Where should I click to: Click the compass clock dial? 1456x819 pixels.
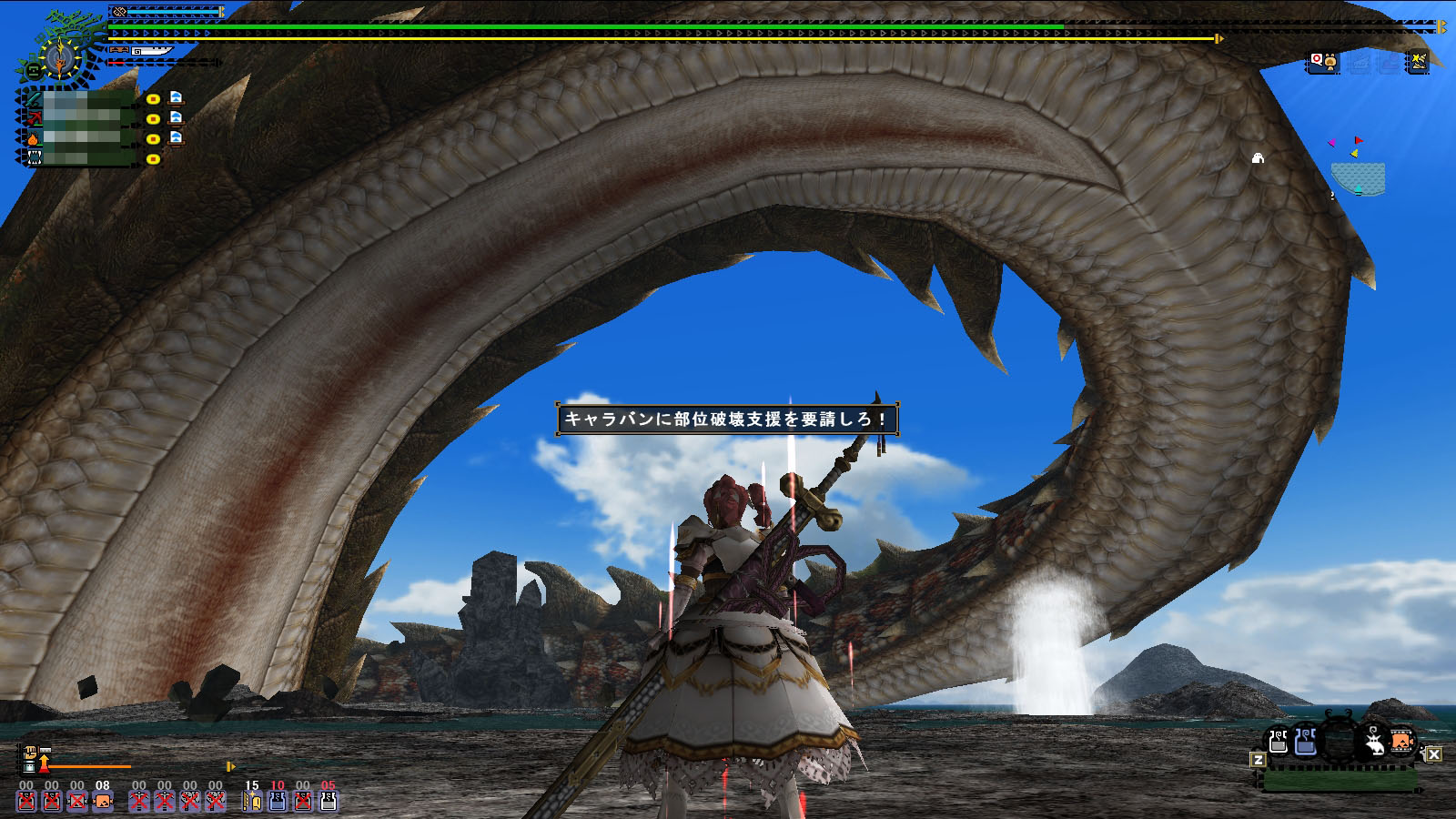(60, 58)
